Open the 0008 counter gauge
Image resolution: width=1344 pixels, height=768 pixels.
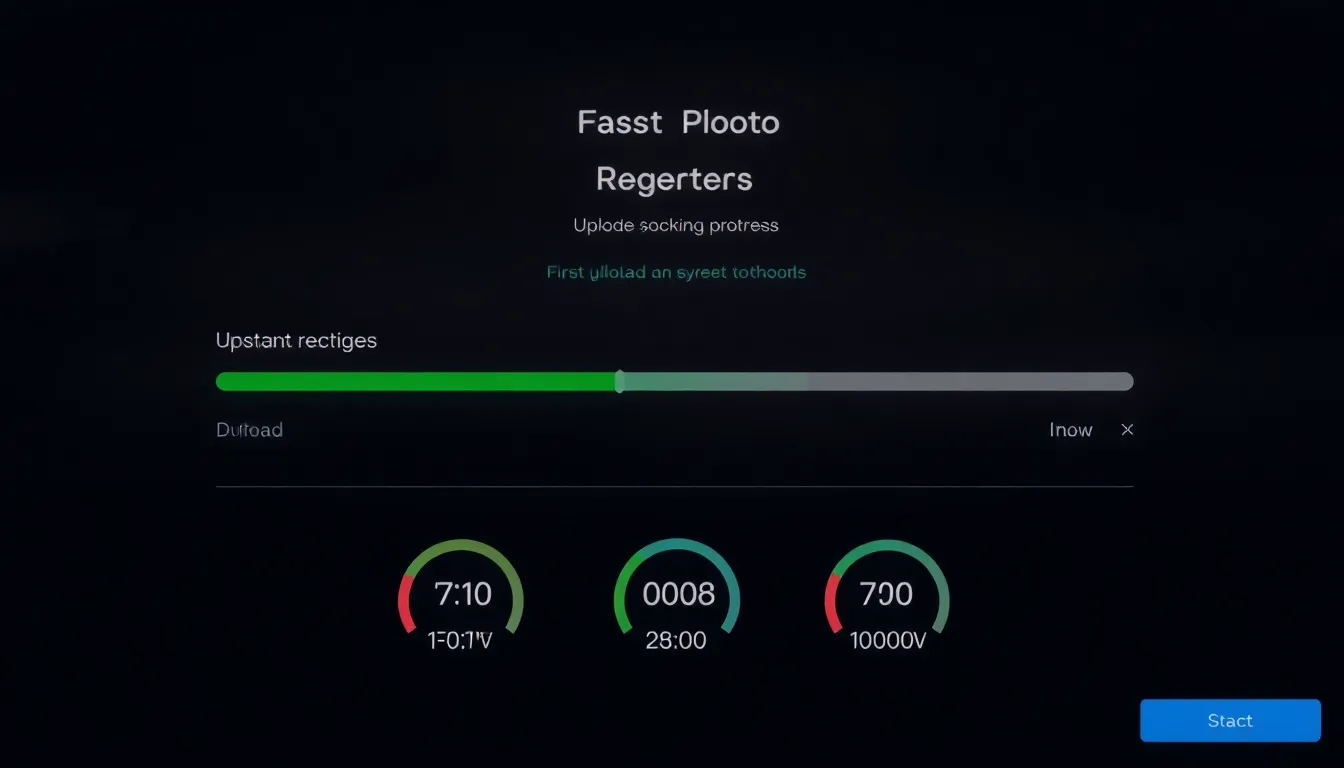click(x=676, y=594)
